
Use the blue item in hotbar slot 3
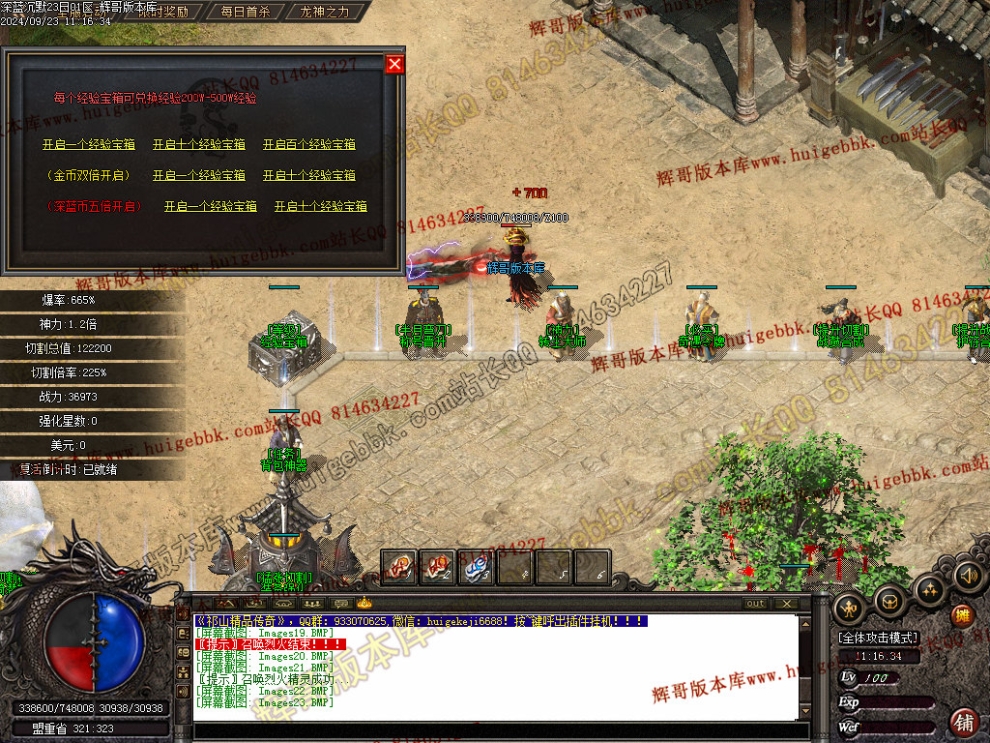(x=475, y=567)
